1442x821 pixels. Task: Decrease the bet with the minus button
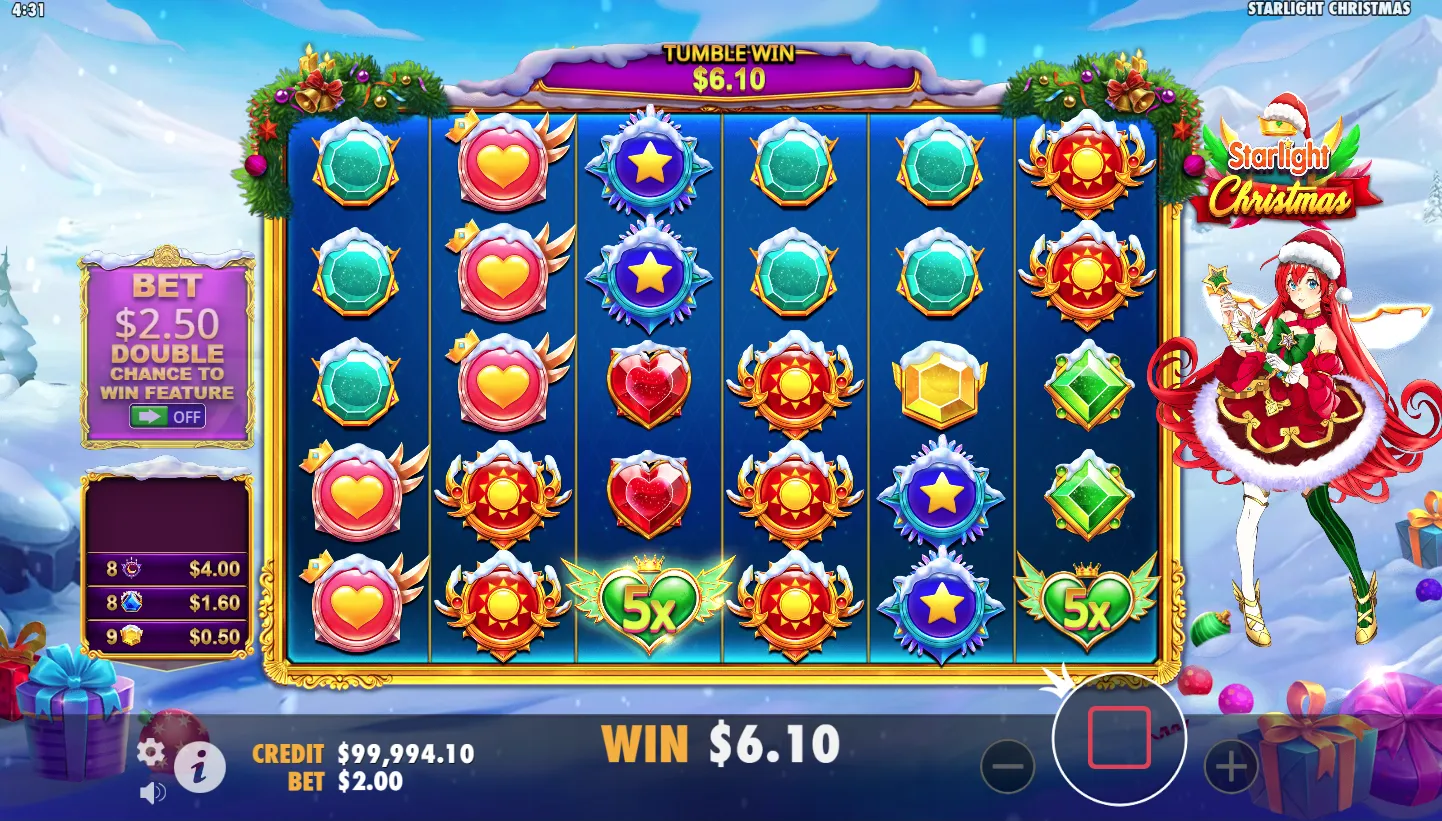click(x=1007, y=767)
